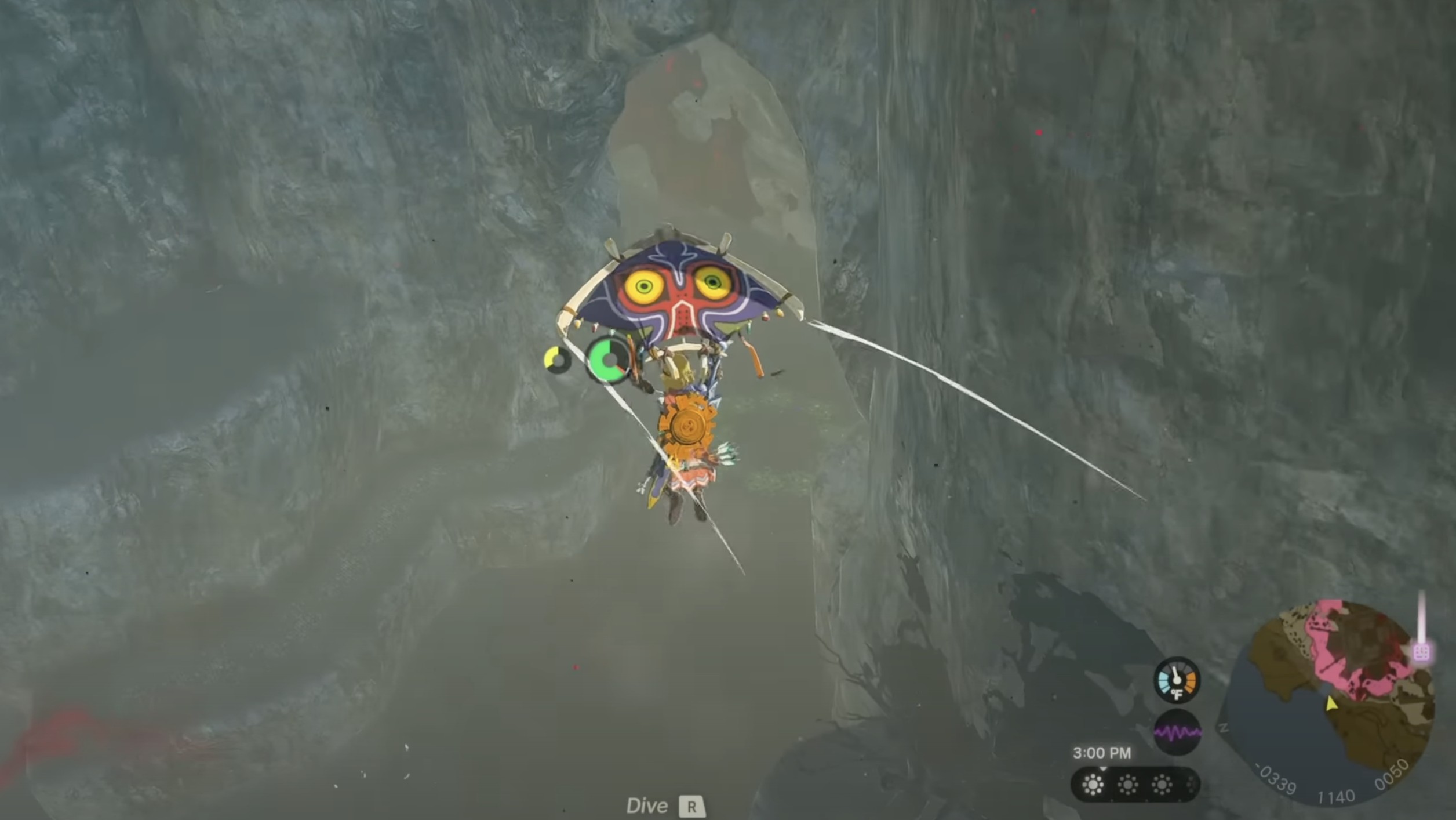The height and width of the screenshot is (820, 1456).
Task: Click the yellow player arrow on minimap
Action: pos(1331,703)
